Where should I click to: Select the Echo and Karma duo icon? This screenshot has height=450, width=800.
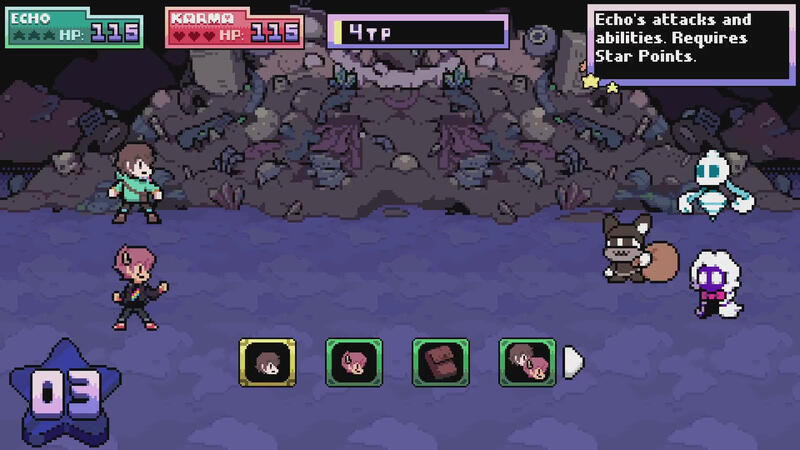tap(527, 361)
